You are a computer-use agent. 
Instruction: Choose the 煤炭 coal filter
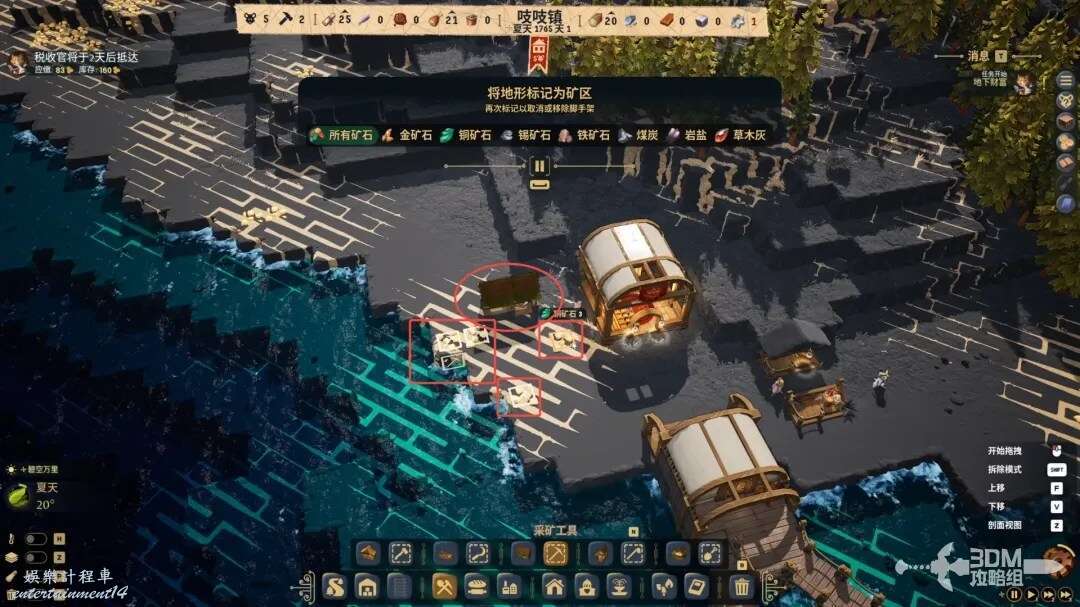pos(638,135)
